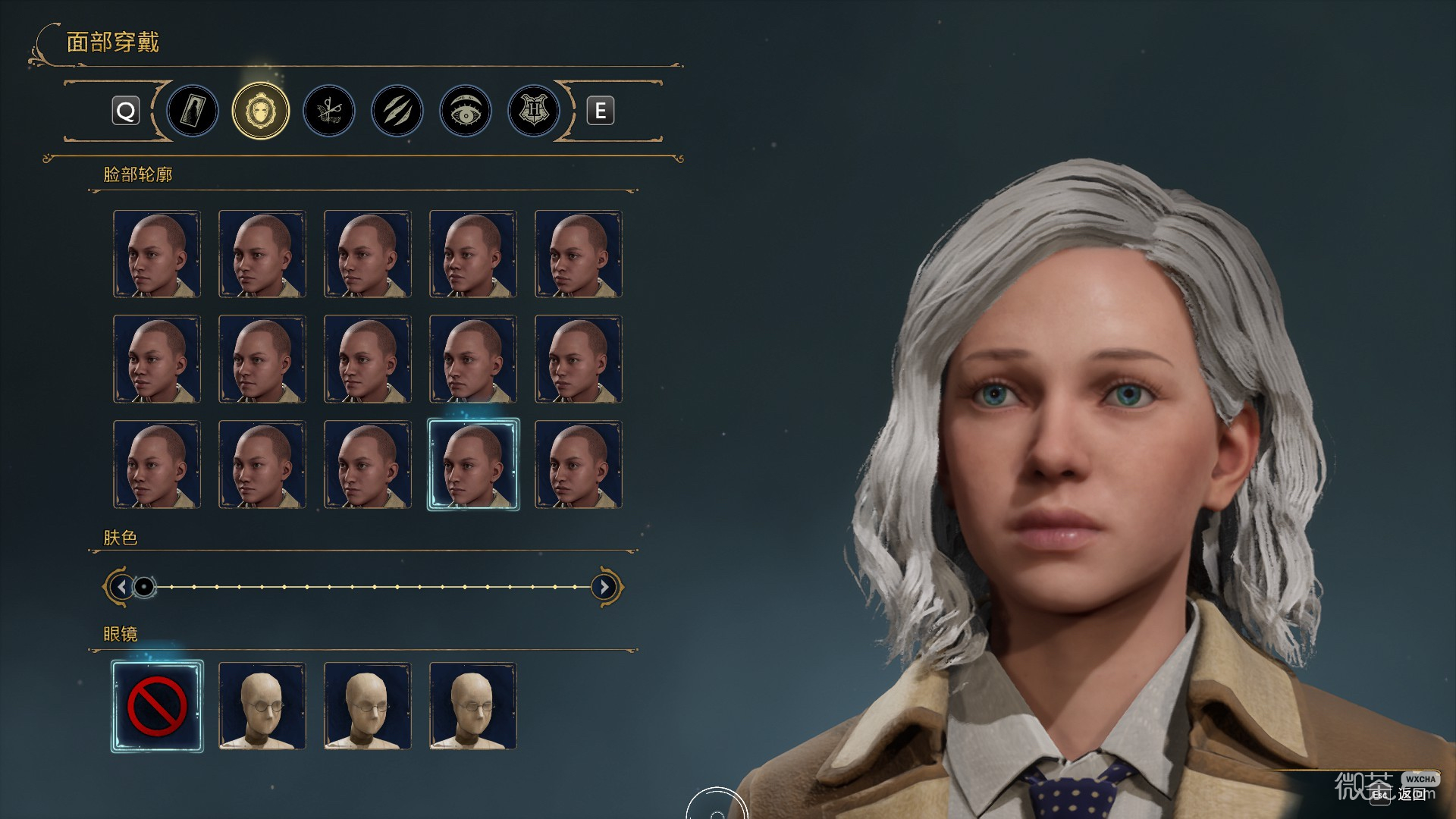Open the preset card tab
Screen dimensions: 1456x819
coord(193,111)
